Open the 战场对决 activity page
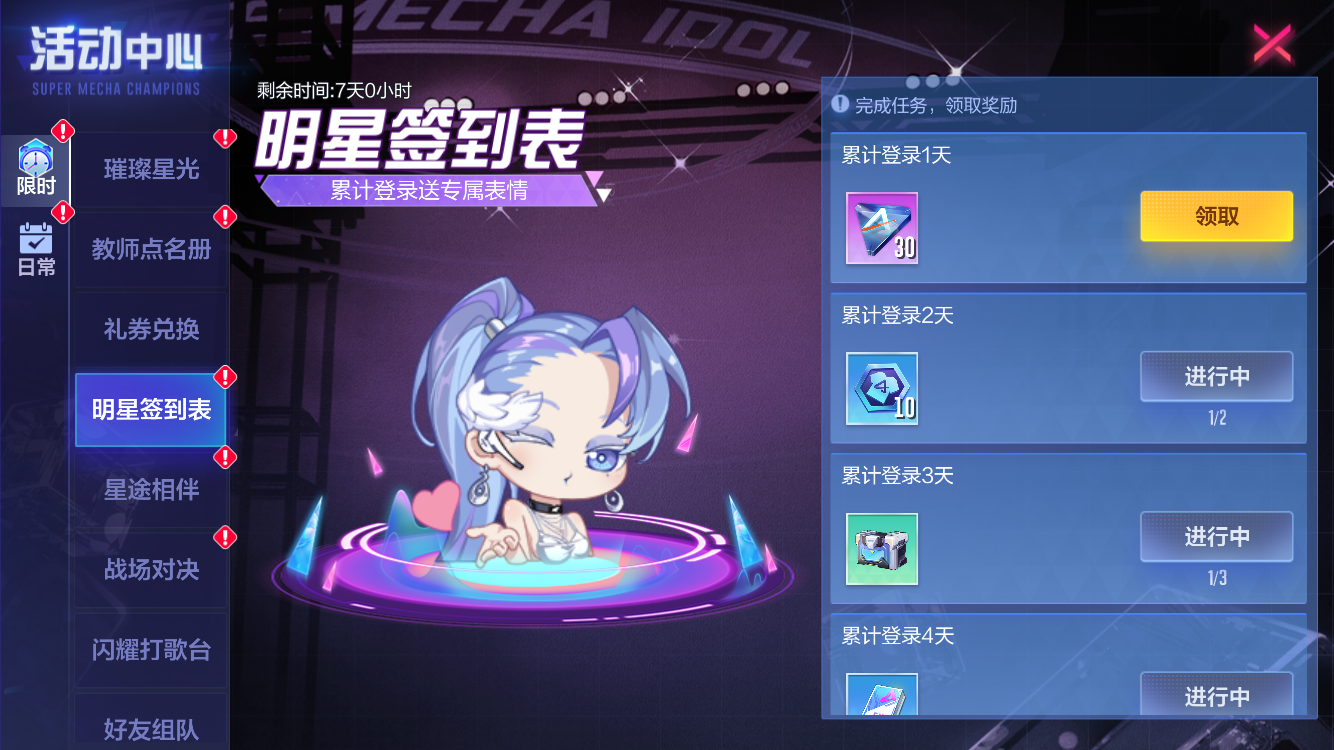 (x=150, y=569)
